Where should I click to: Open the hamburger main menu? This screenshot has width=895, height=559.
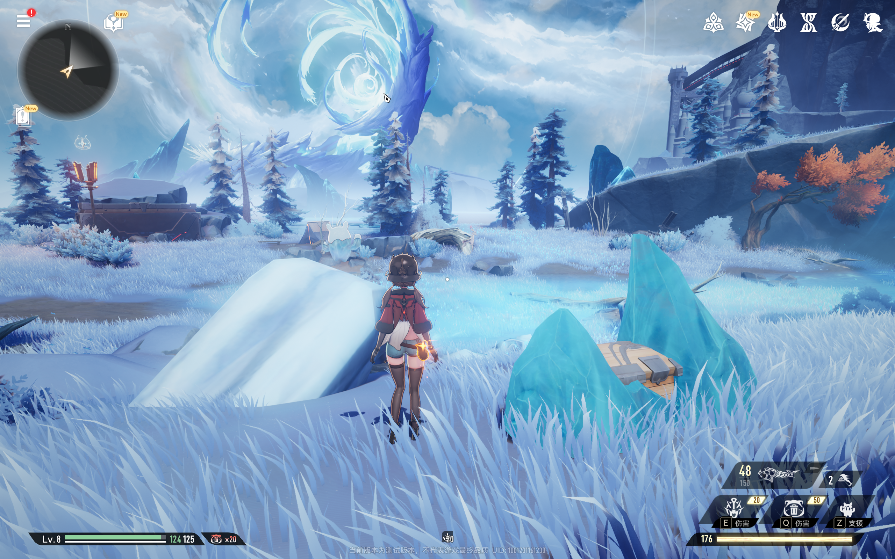[23, 20]
